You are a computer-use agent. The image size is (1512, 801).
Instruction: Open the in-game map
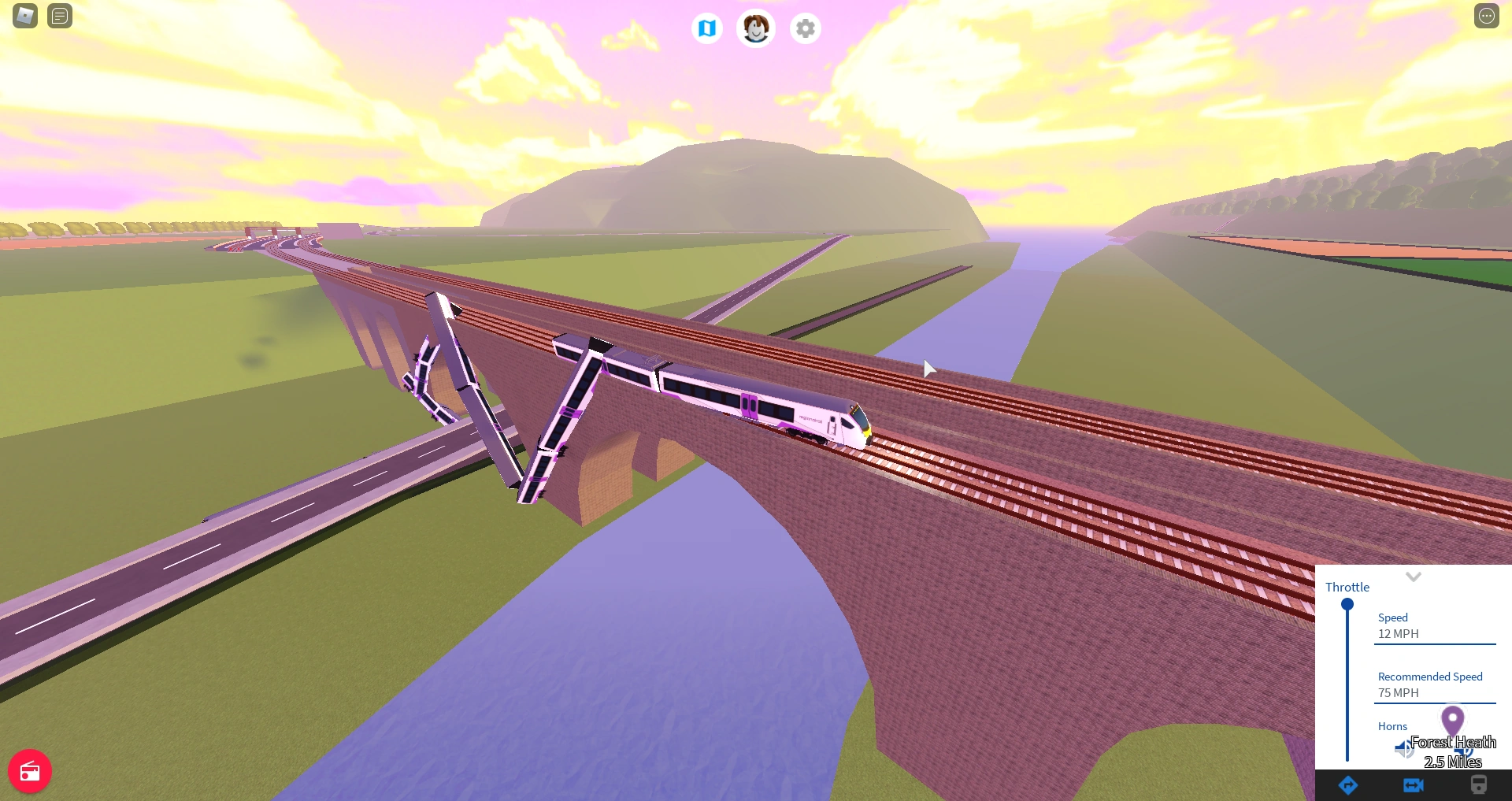point(706,28)
